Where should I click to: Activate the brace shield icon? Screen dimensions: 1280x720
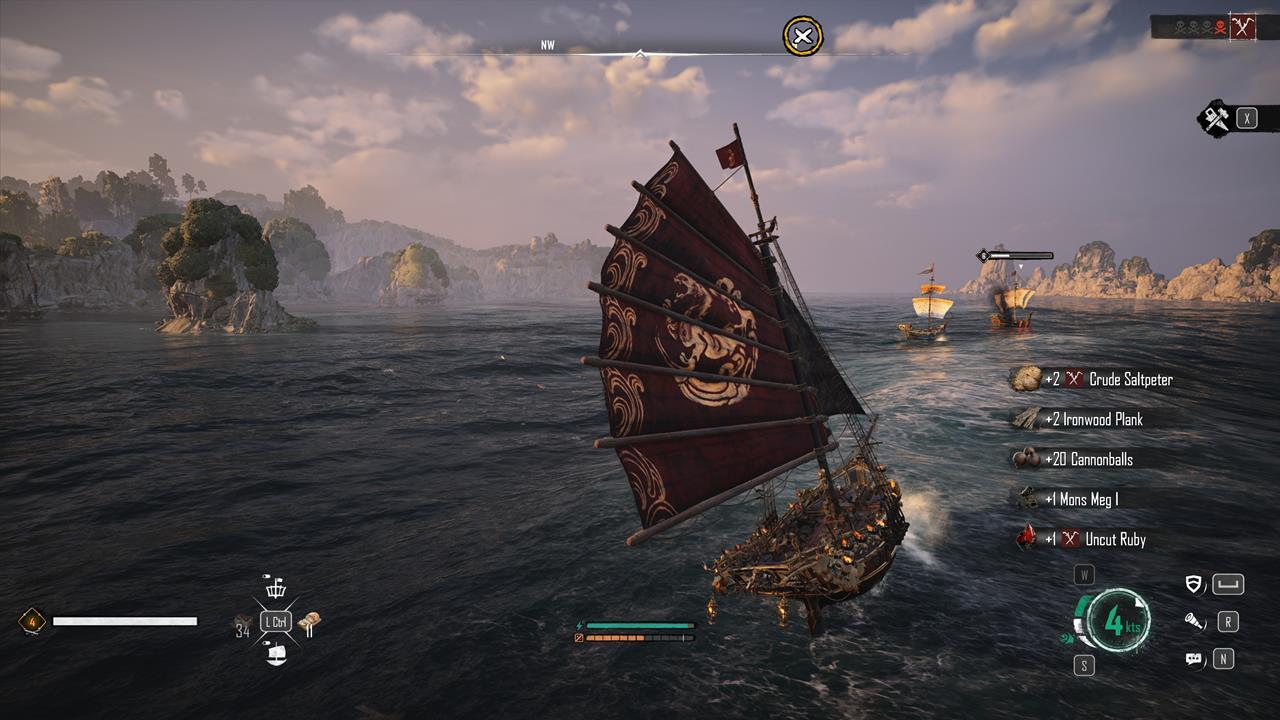tap(1193, 584)
